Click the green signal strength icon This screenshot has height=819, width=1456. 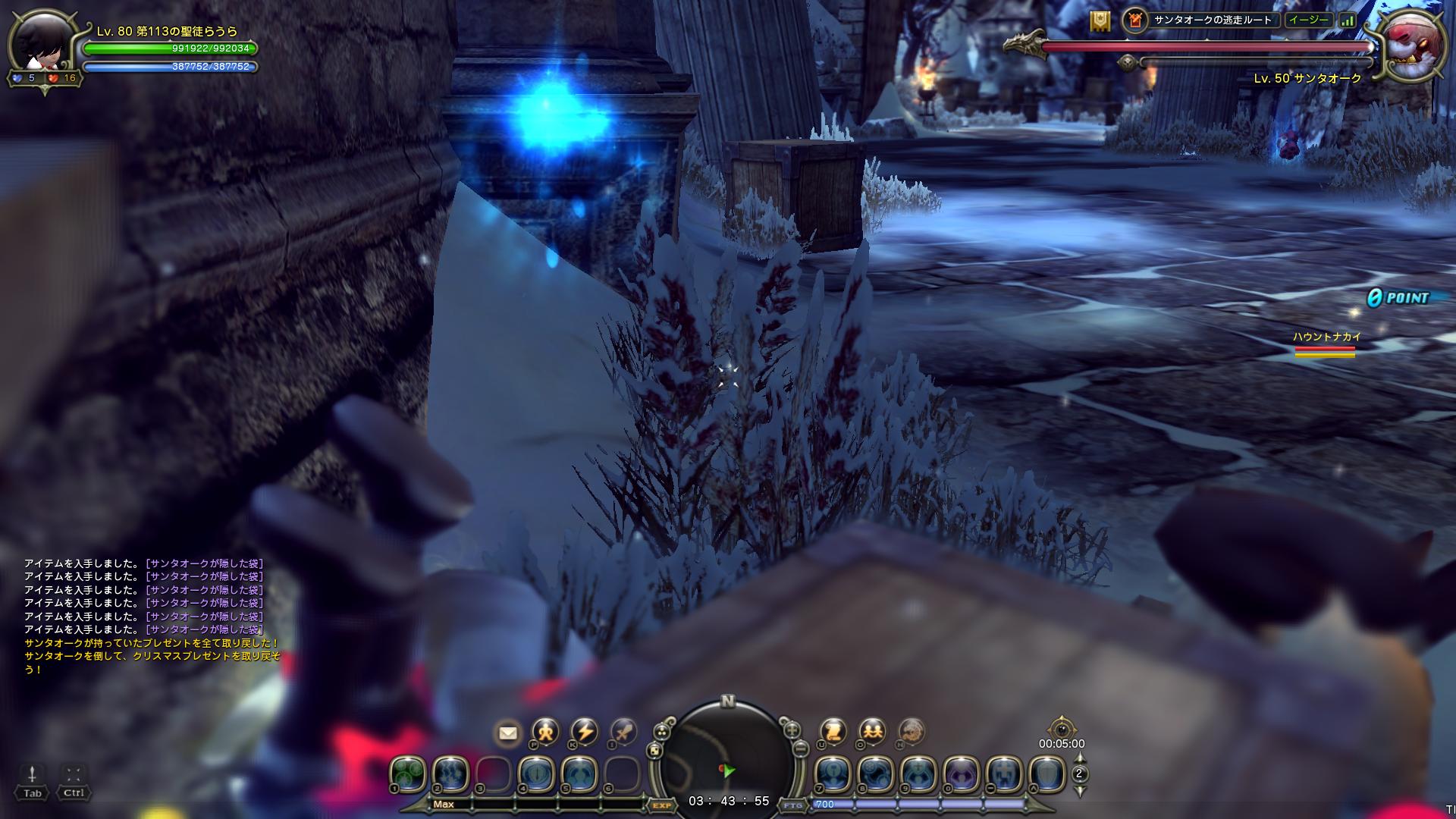click(1347, 21)
